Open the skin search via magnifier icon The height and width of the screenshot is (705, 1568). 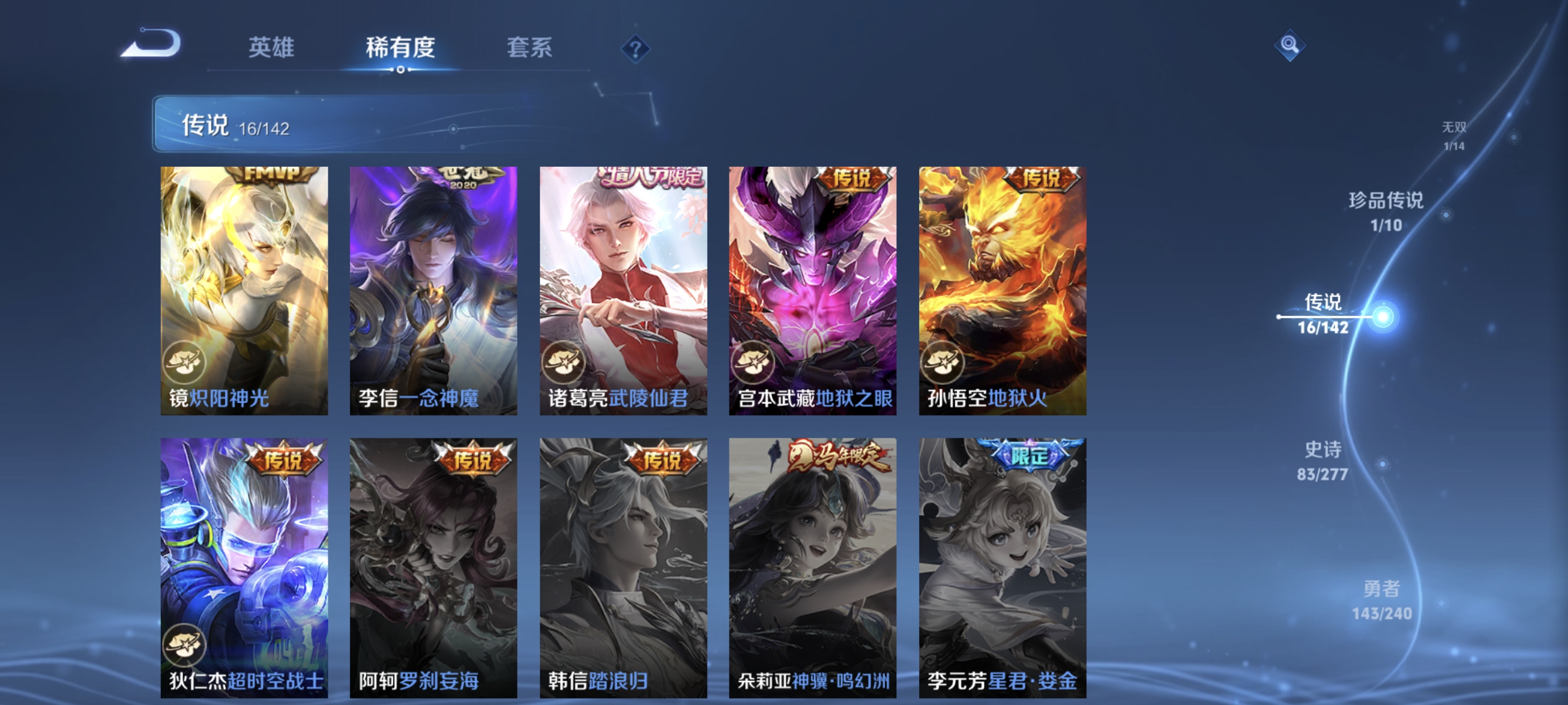coord(1290,45)
